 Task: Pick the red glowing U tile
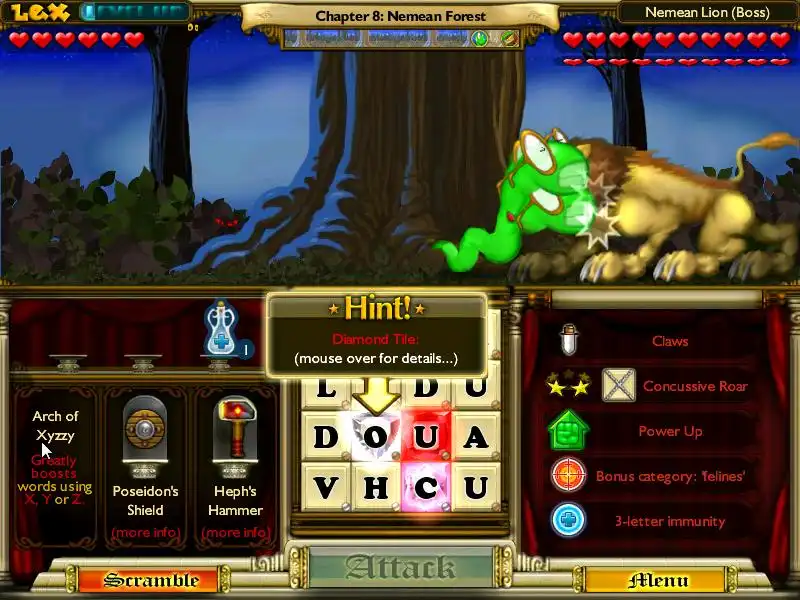click(x=426, y=437)
